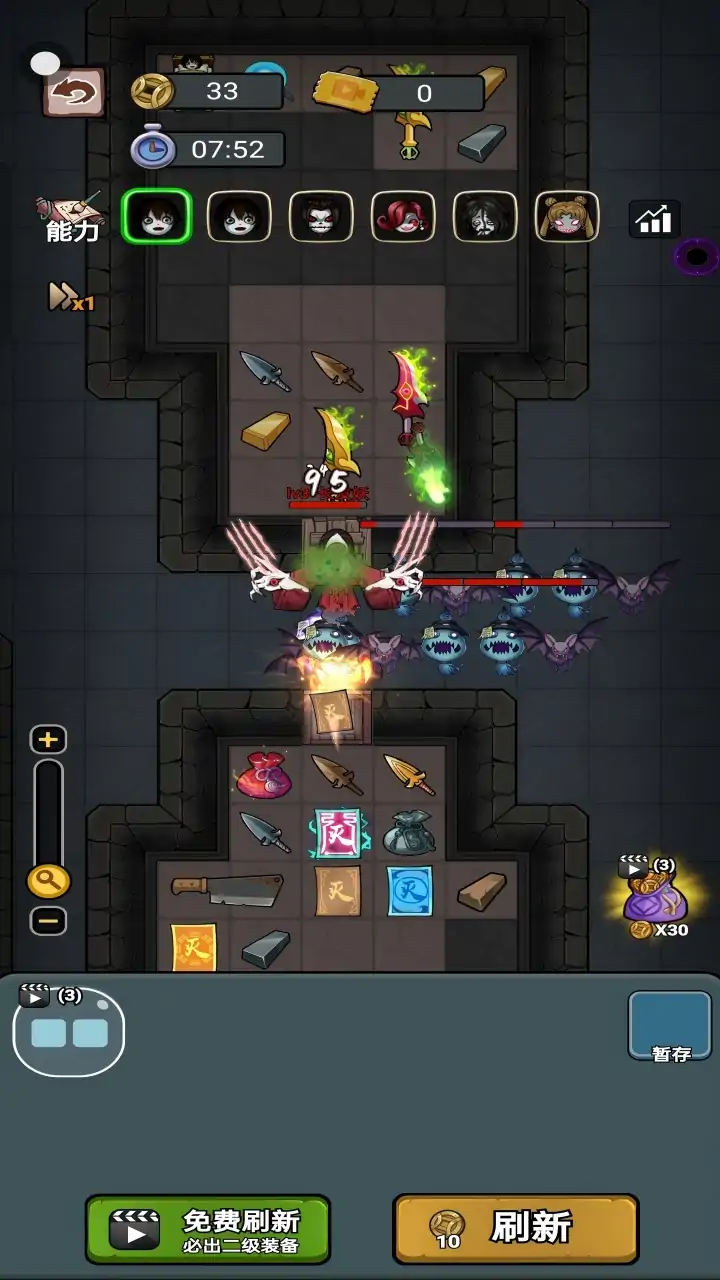This screenshot has height=1280, width=720.
Task: Select the gold ingot item tile
Action: click(x=265, y=431)
